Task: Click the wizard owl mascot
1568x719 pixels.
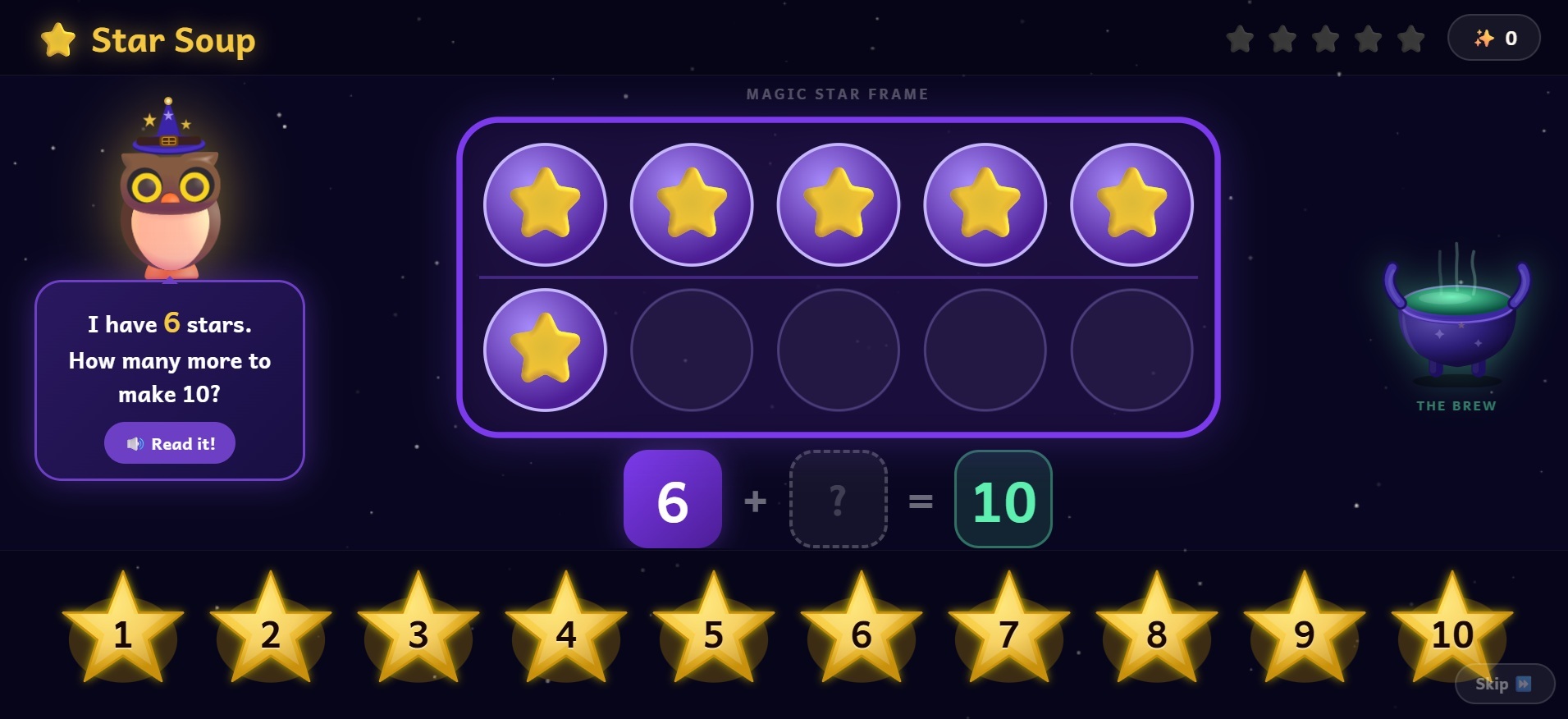Action: point(170,189)
